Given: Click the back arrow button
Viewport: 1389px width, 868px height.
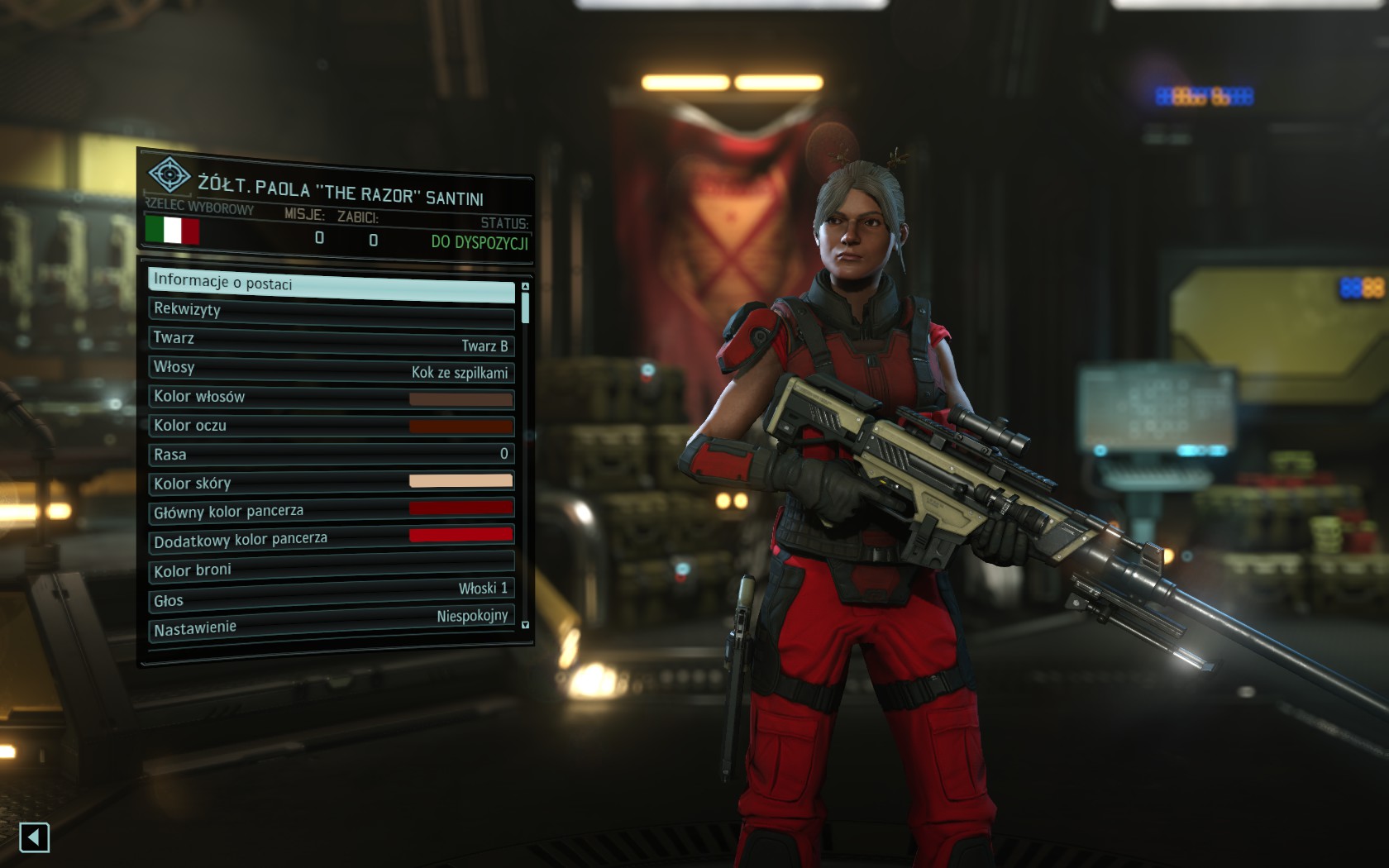Looking at the screenshot, I should 34,837.
